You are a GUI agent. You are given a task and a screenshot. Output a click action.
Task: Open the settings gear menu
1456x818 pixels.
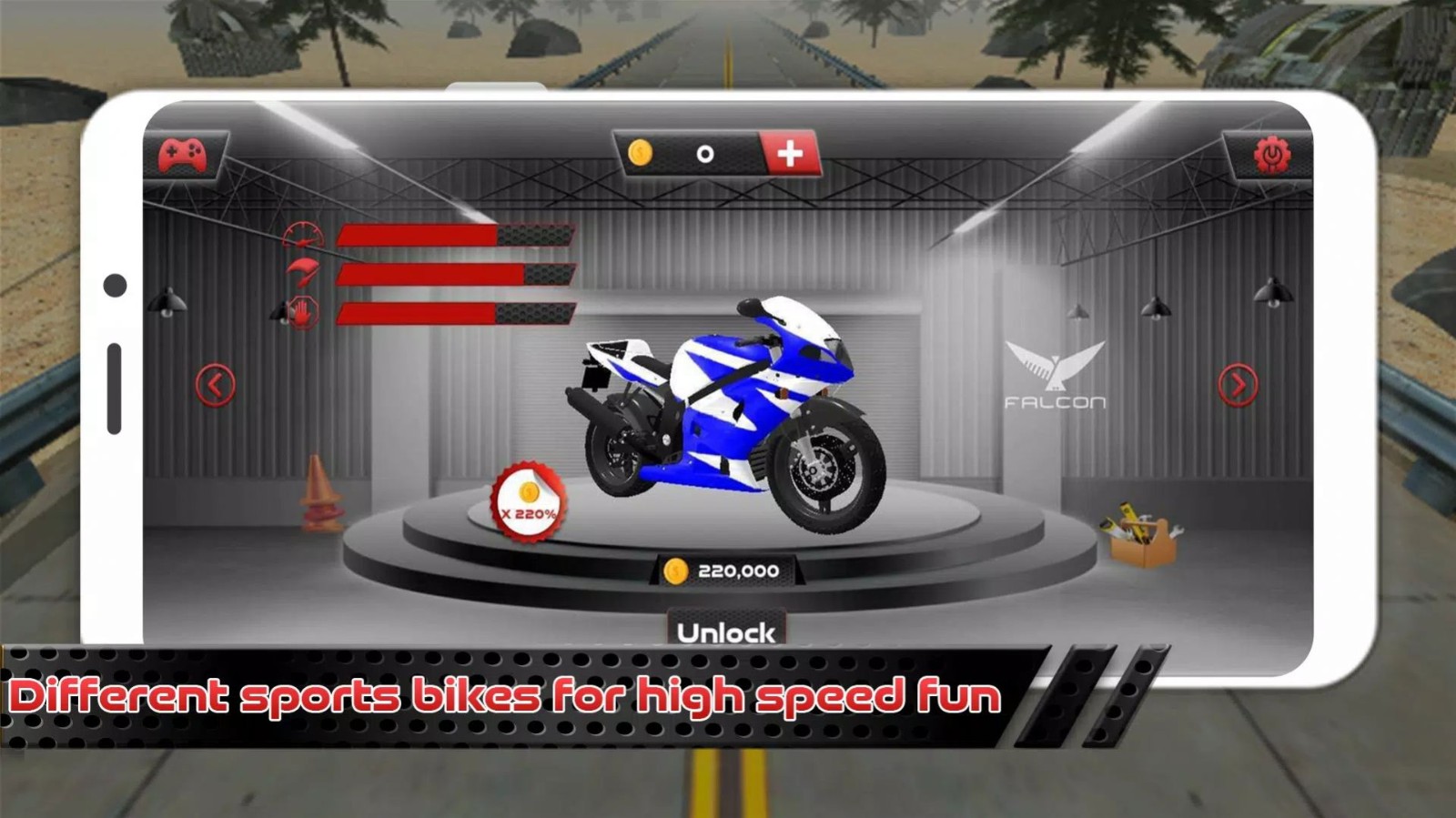point(1271,155)
